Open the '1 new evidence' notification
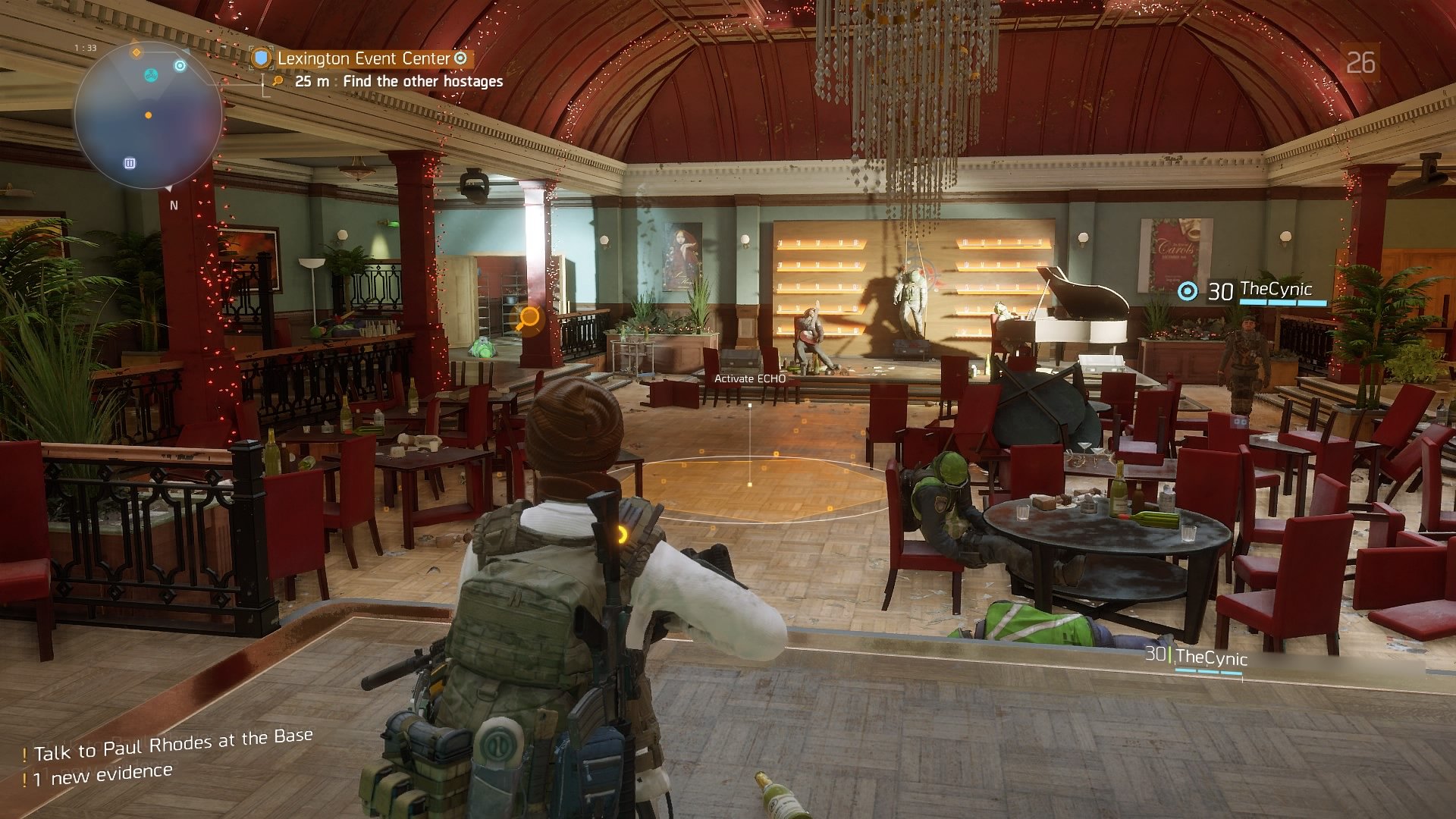Viewport: 1456px width, 819px height. point(102,774)
